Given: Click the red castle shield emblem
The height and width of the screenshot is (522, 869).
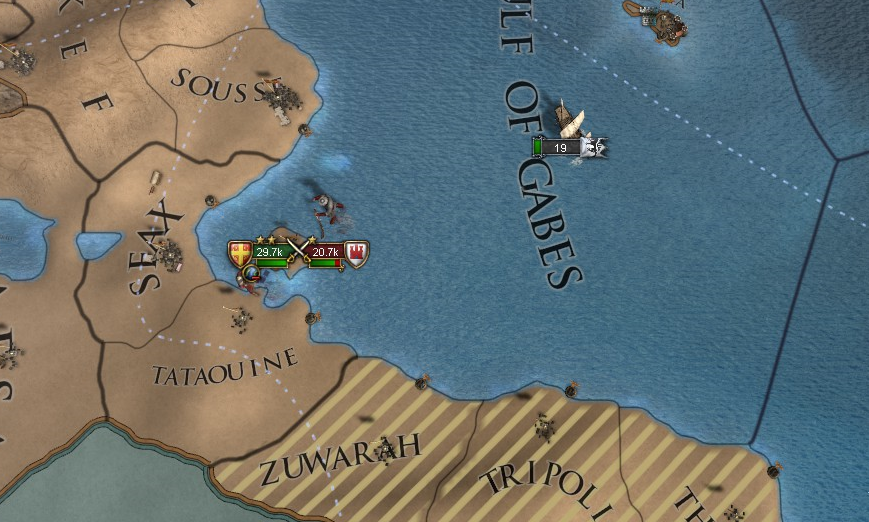Looking at the screenshot, I should 356,253.
